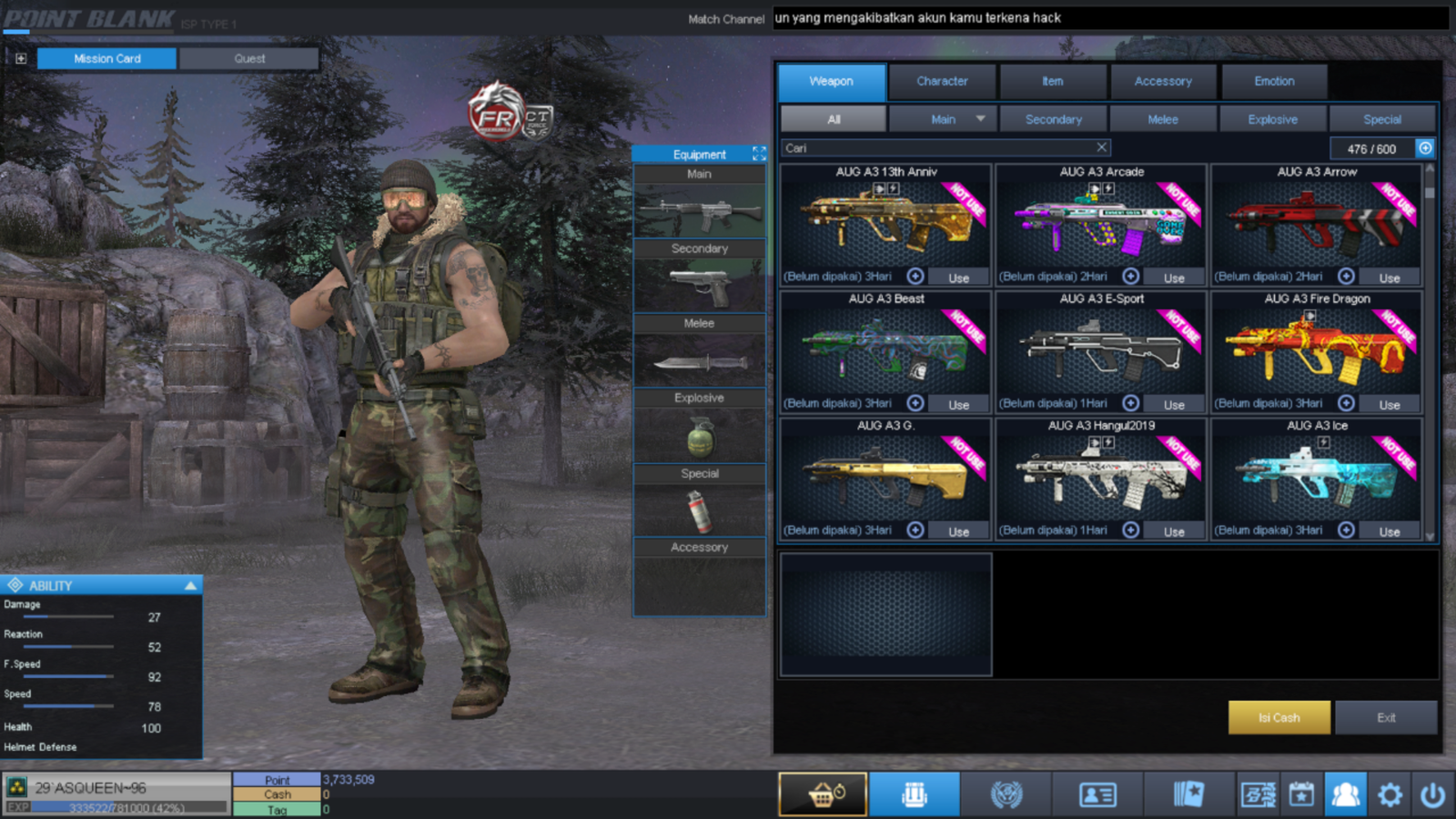Select the equipped Melee knife slot
Viewport: 1456px width, 819px height.
coord(699,361)
